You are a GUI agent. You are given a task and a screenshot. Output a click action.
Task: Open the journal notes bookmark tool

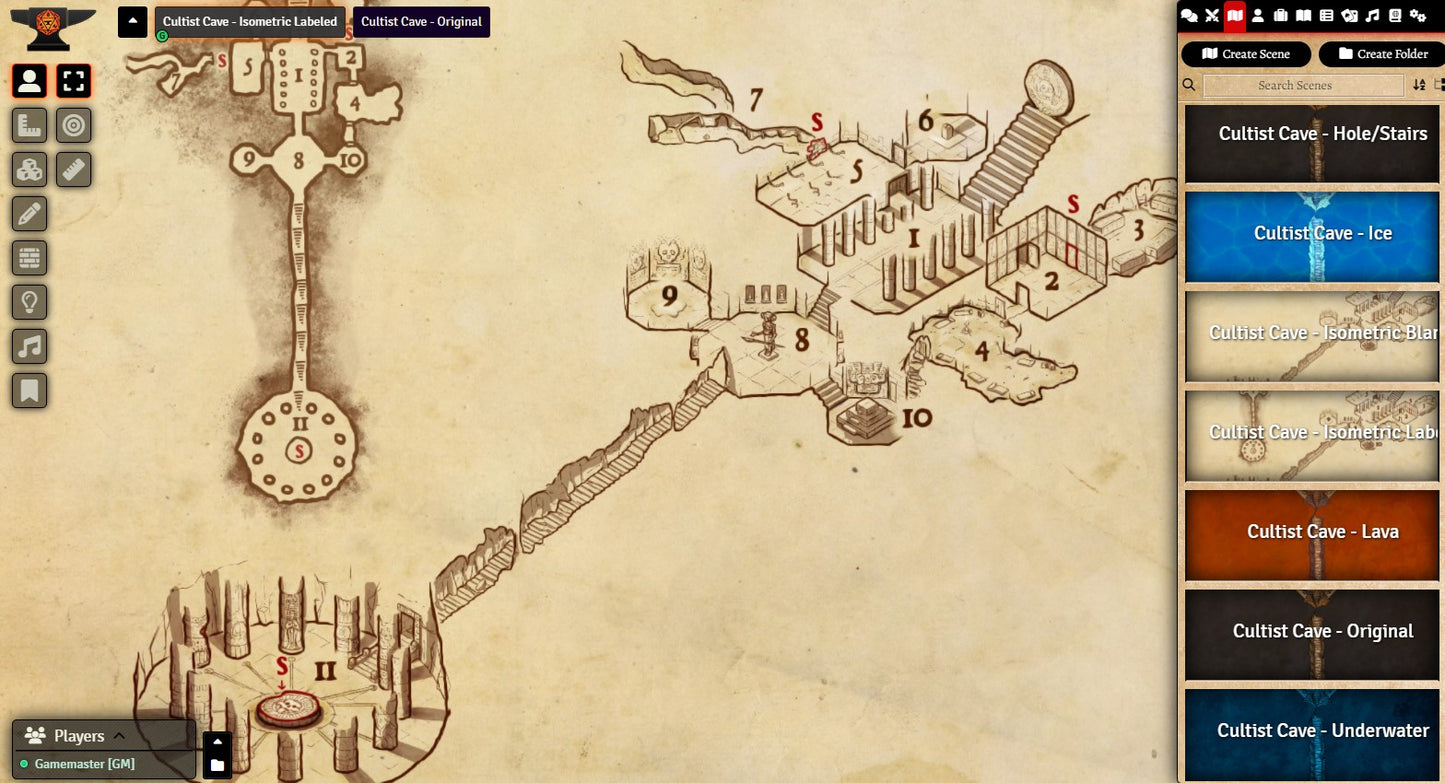pyautogui.click(x=30, y=390)
